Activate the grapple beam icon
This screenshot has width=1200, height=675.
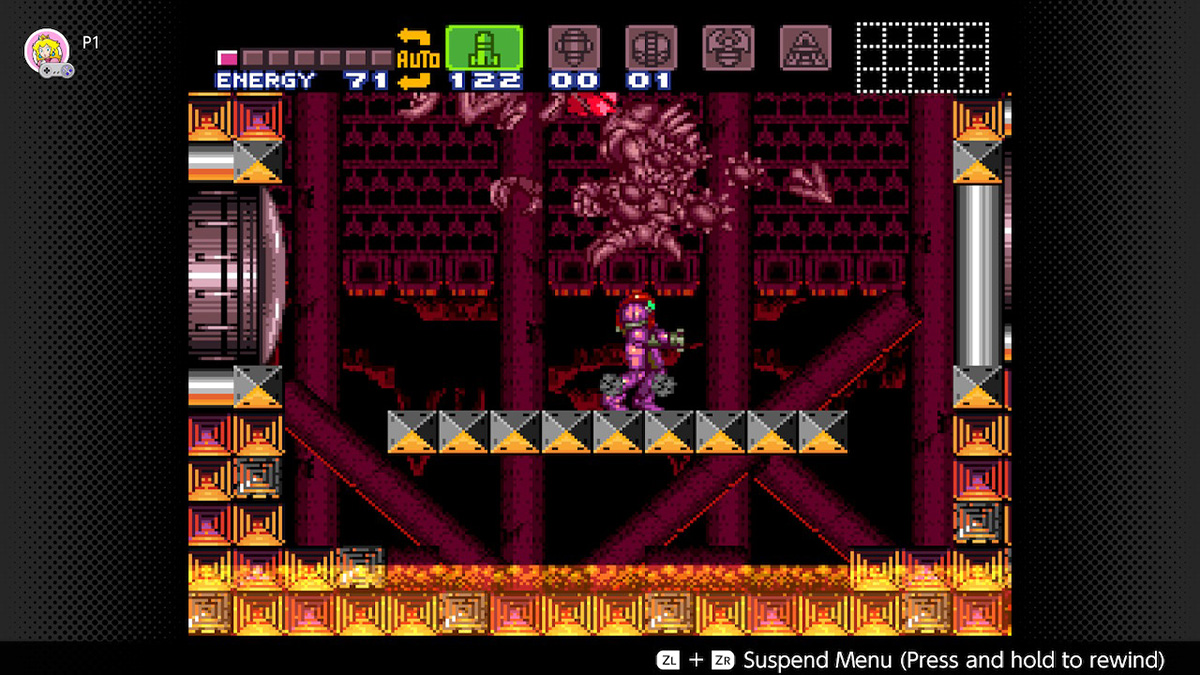727,47
